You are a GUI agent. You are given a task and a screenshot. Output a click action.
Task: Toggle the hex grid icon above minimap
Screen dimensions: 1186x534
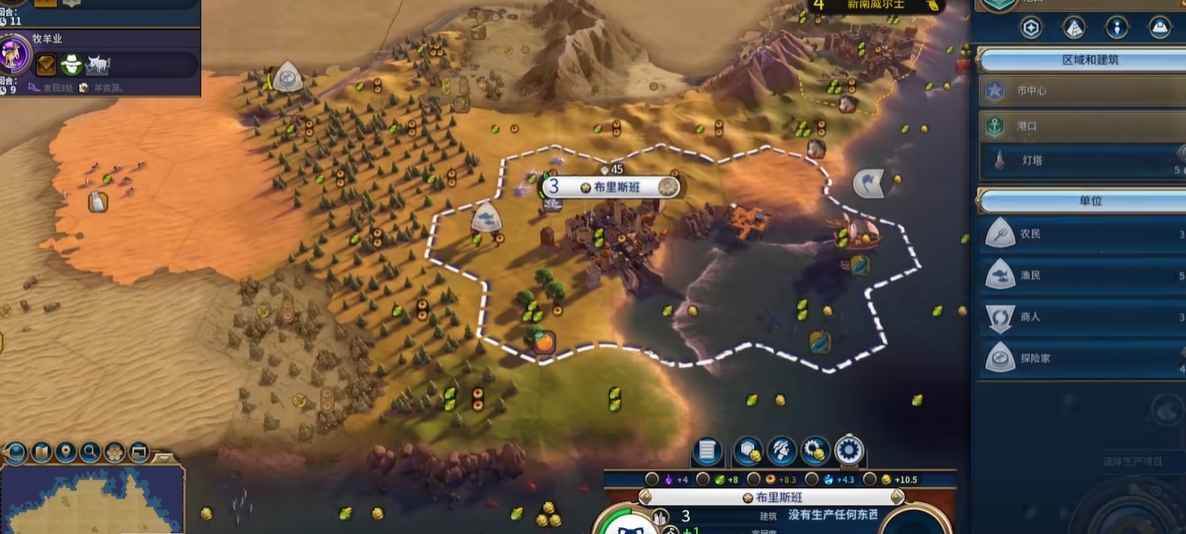point(114,453)
